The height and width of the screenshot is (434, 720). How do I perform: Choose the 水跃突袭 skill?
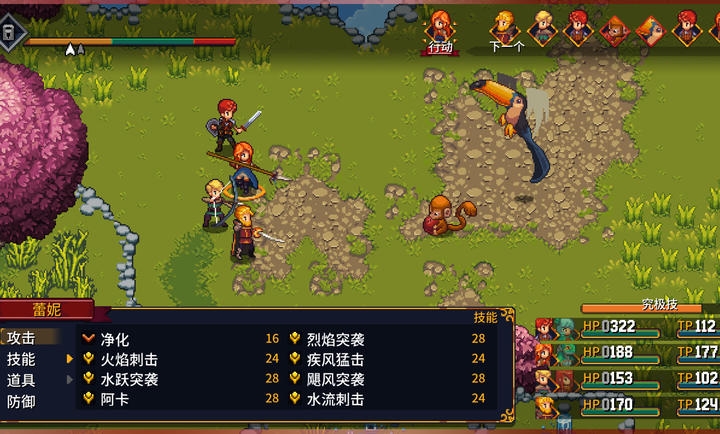click(x=129, y=379)
